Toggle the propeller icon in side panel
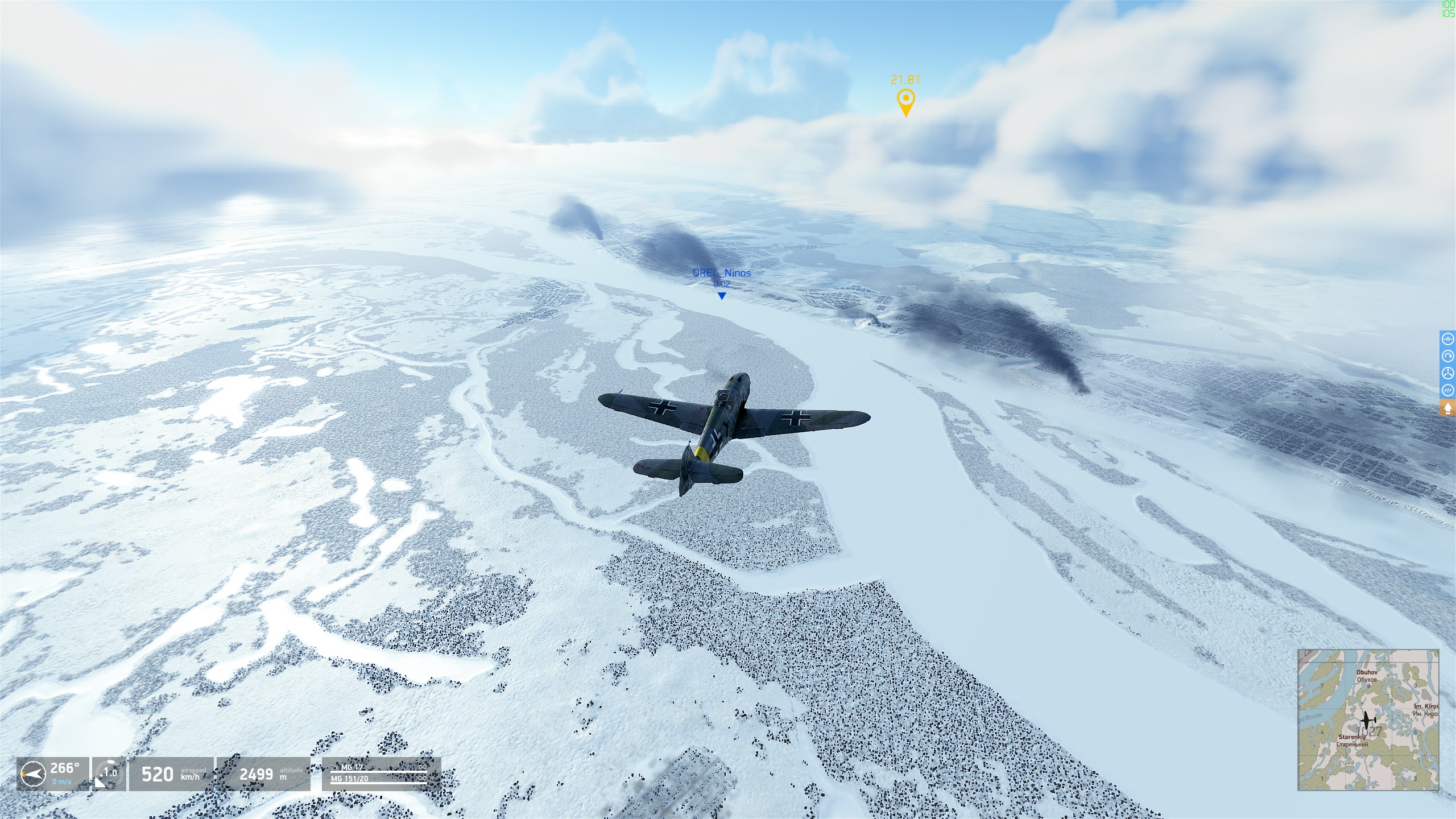This screenshot has width=1456, height=819. click(x=1448, y=373)
